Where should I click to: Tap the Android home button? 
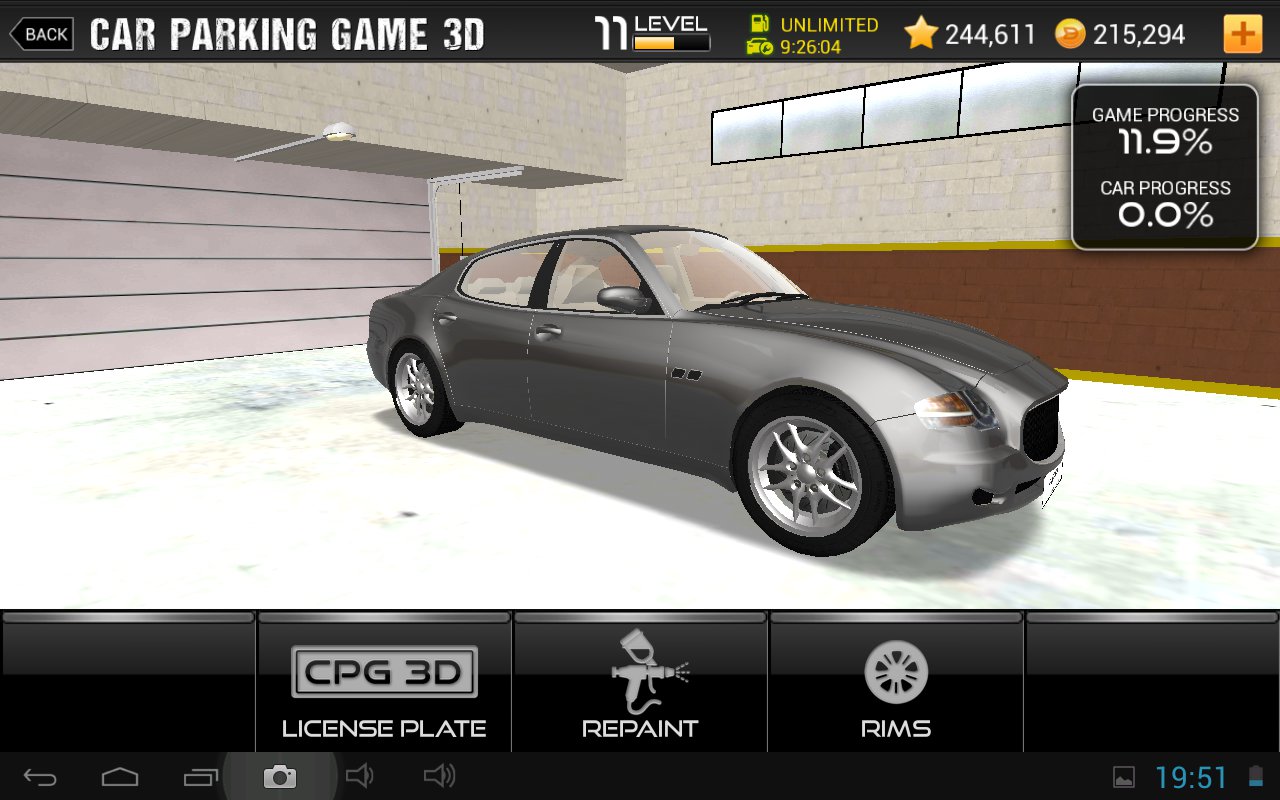(120, 777)
